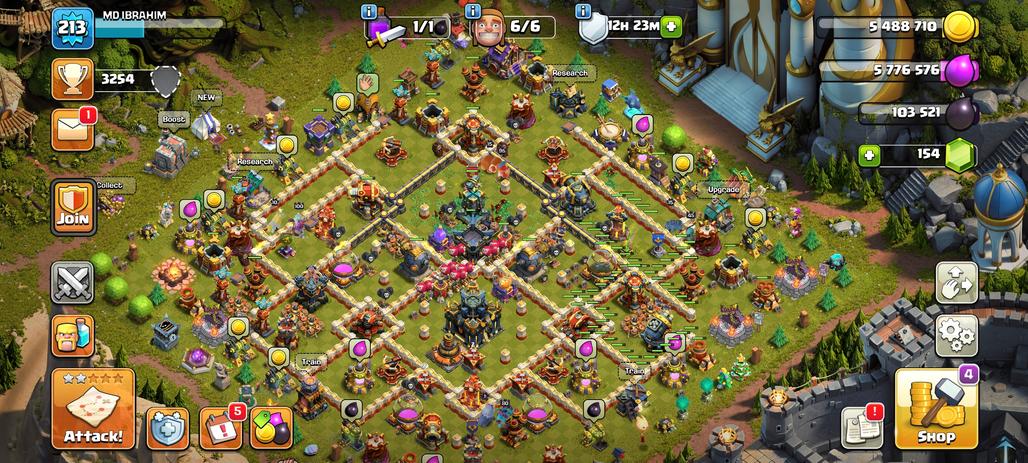
Task: Show info for the 6/6 builders
Action: [475, 11]
